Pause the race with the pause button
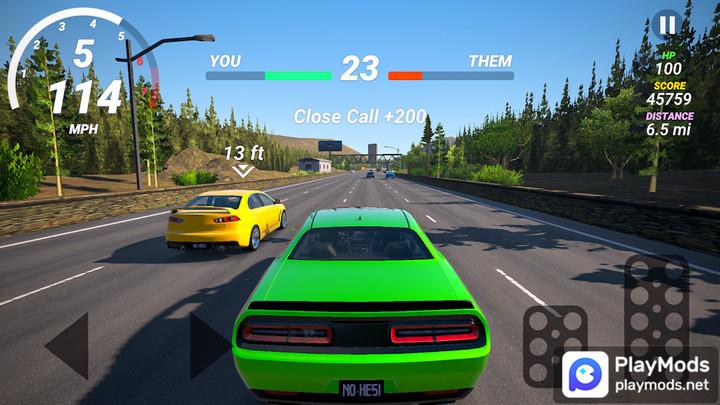The height and width of the screenshot is (405, 720). (x=667, y=23)
